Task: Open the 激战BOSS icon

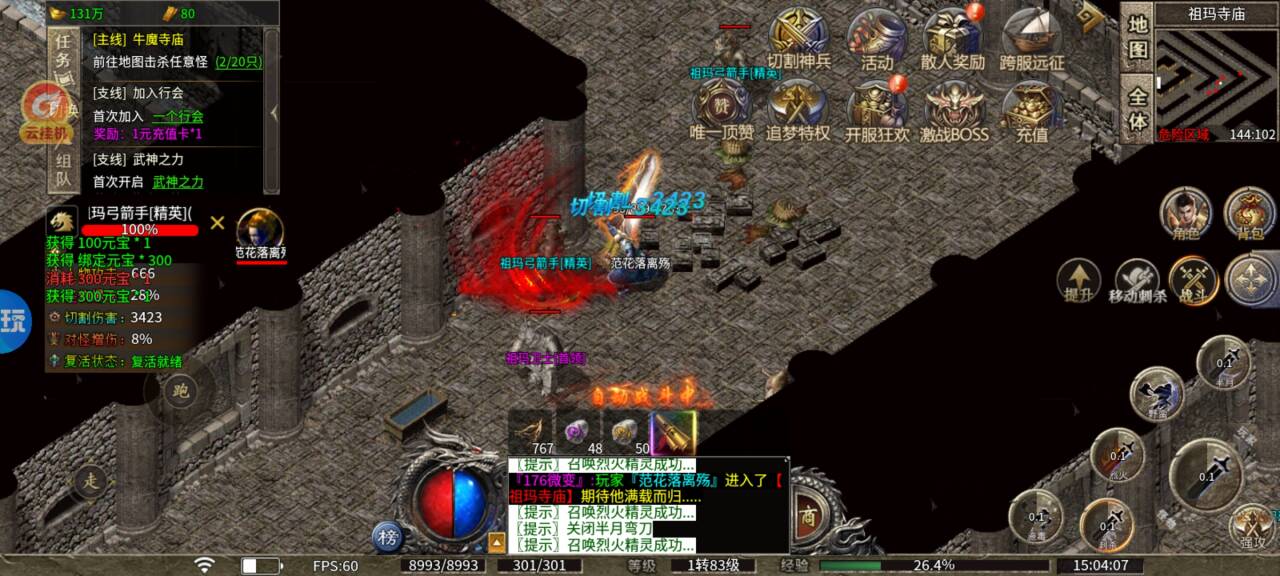Action: pyautogui.click(x=952, y=109)
